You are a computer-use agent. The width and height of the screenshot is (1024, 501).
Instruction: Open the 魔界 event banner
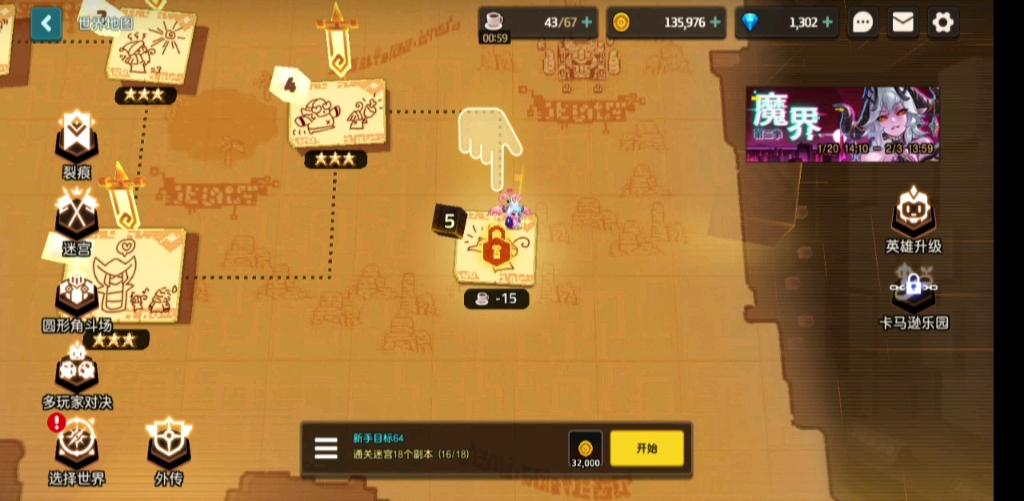842,124
